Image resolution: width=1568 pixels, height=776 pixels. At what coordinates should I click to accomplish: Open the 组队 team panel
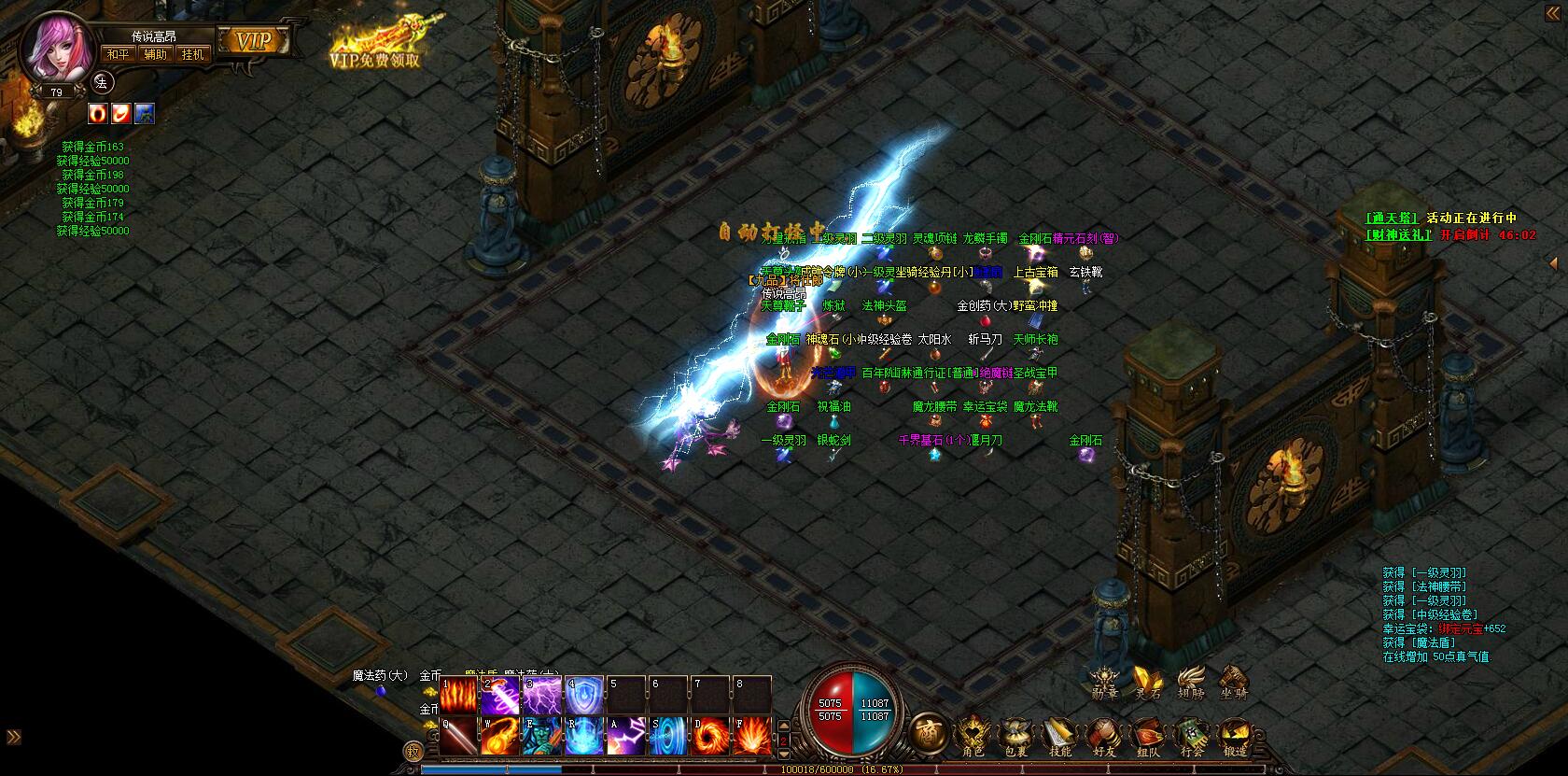tap(1148, 737)
